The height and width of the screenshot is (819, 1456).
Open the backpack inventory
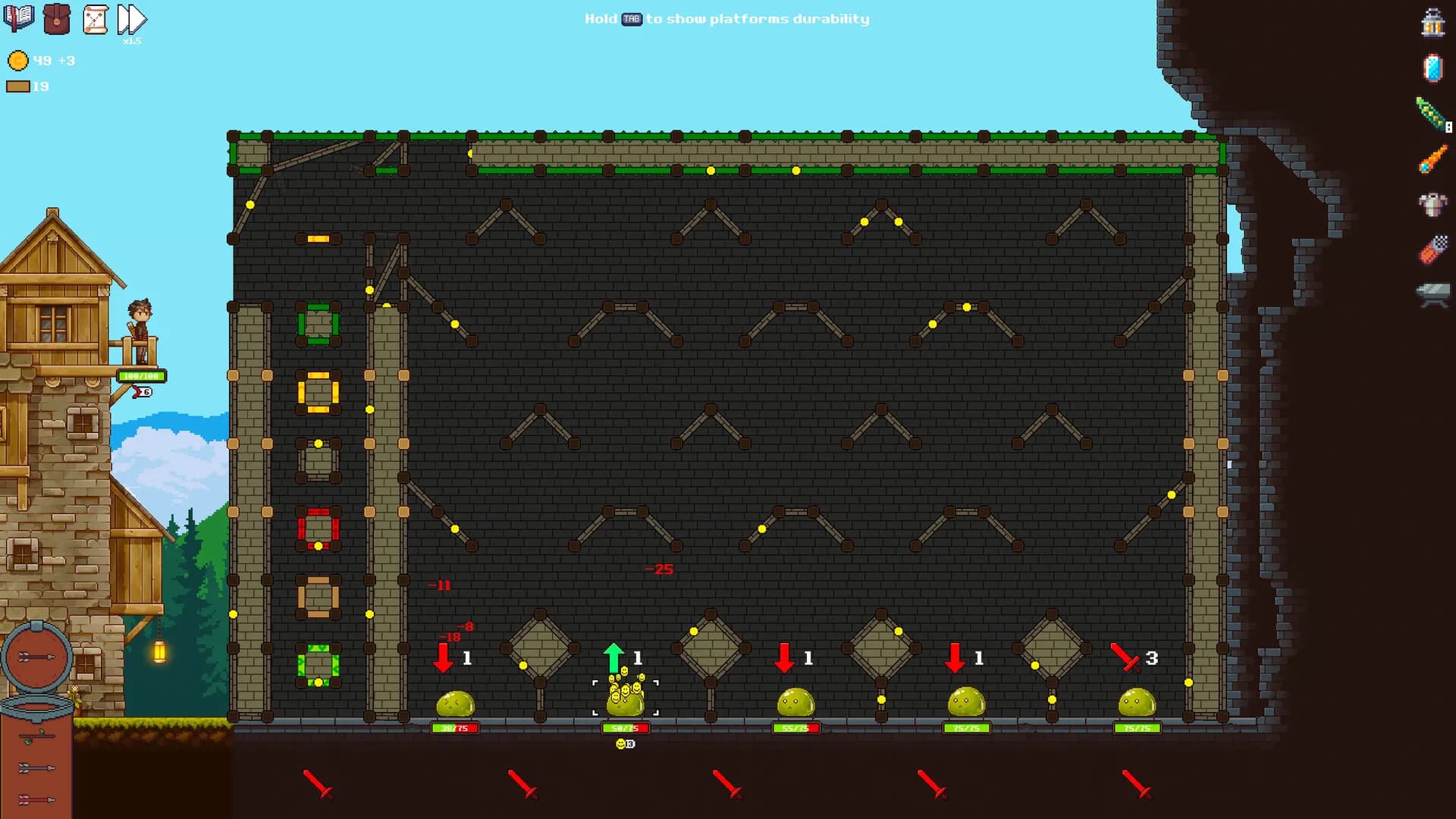coord(55,17)
